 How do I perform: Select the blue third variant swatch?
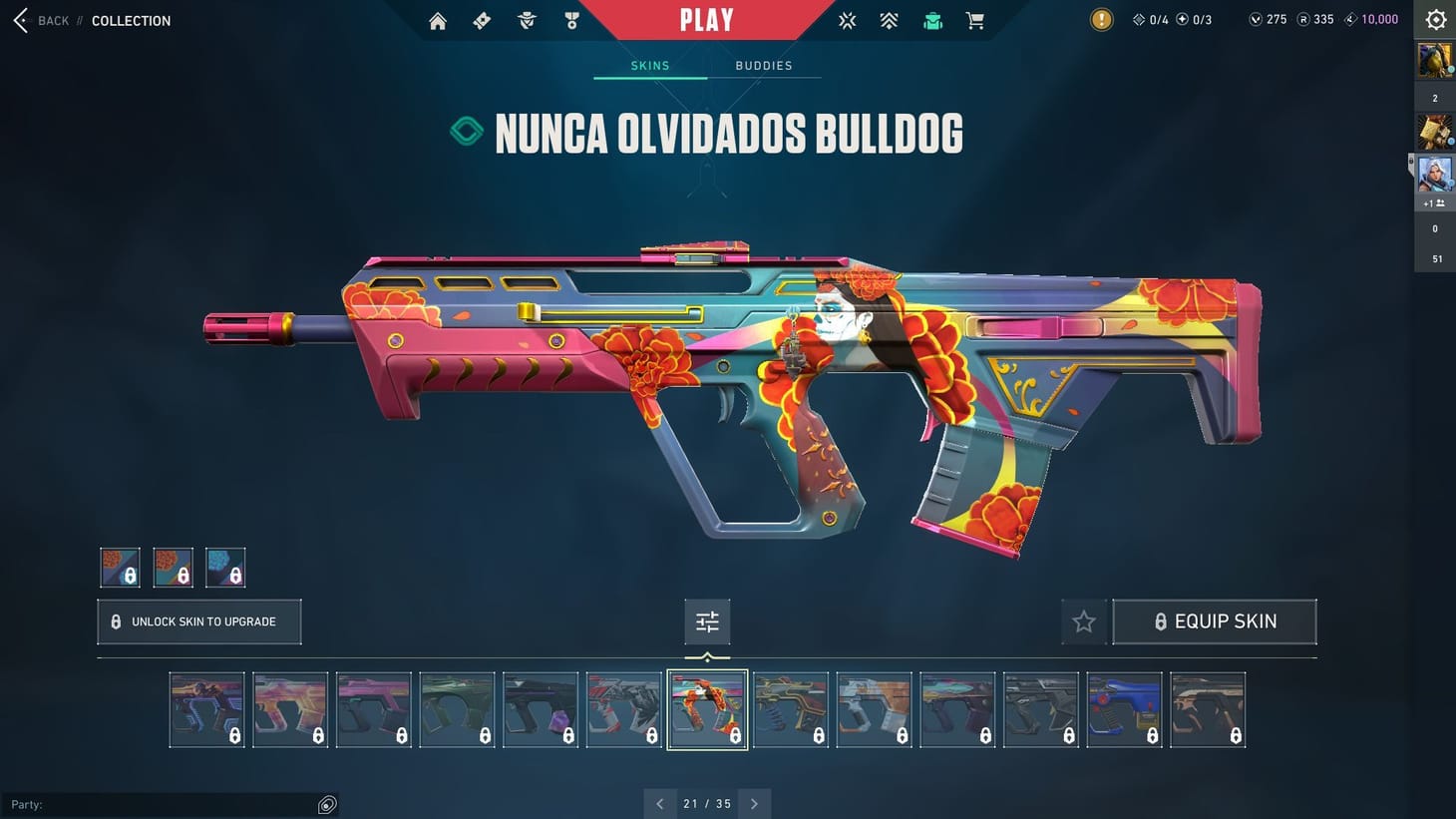pyautogui.click(x=225, y=566)
